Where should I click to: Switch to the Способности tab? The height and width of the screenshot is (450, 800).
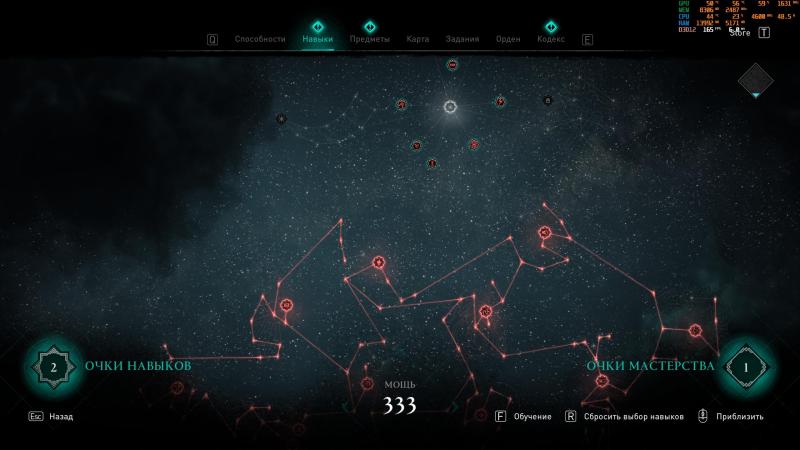[259, 39]
